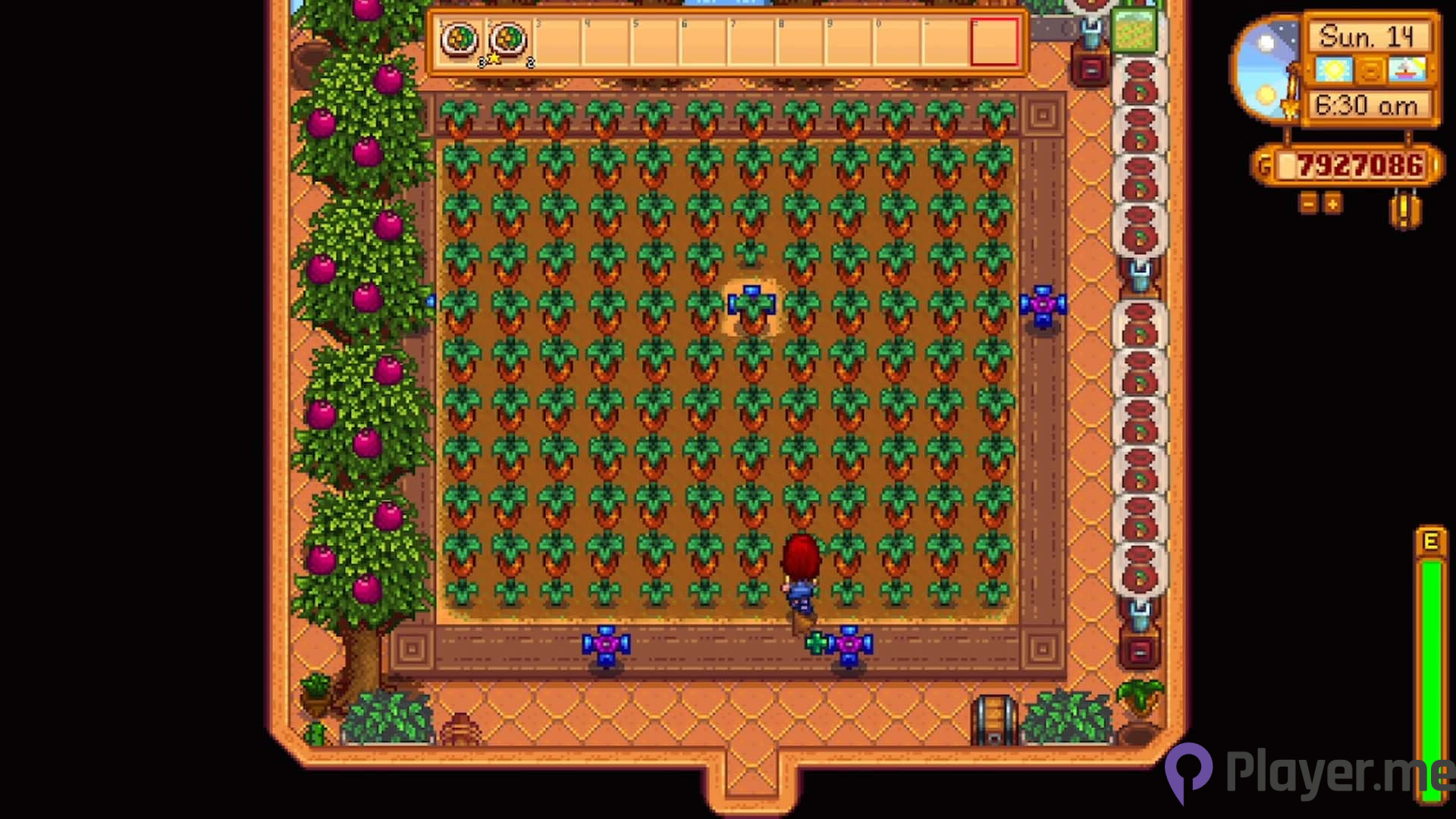Select the gold-star dish in hotbar slot 2
The height and width of the screenshot is (819, 1456).
click(x=509, y=39)
